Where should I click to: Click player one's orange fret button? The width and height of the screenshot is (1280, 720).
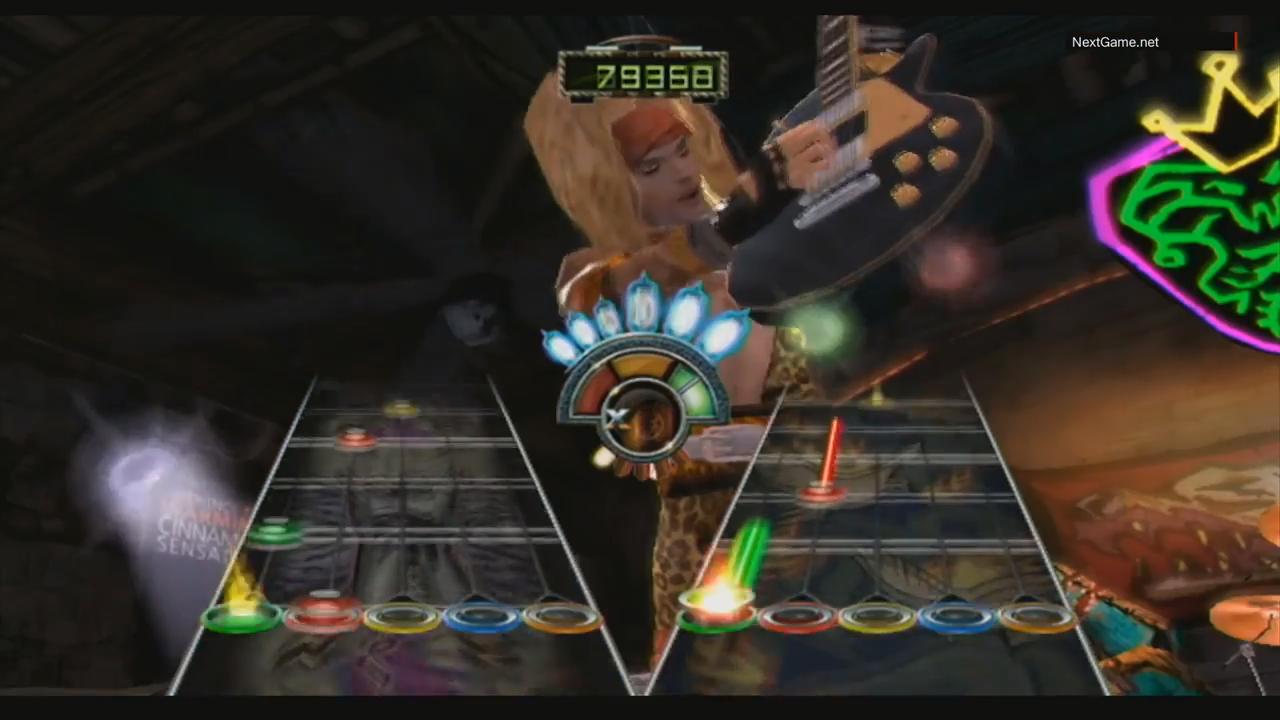click(x=562, y=617)
